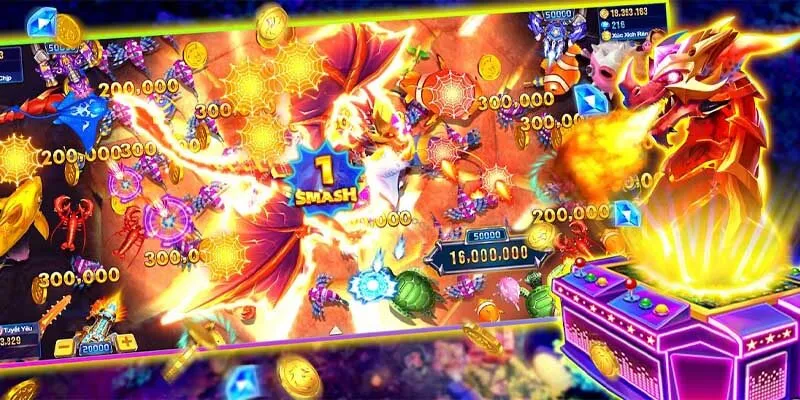Viewport: 800px width, 400px height.
Task: Decrease the bet with the minus button
Action: pyautogui.click(x=62, y=348)
